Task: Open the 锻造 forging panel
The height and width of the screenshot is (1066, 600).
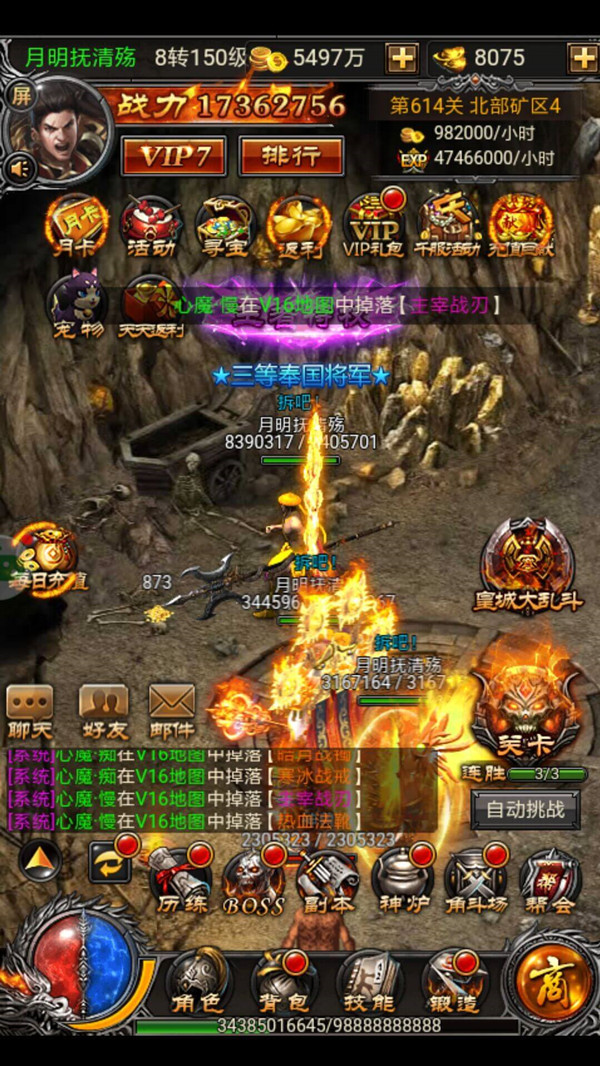Action: pos(455,980)
